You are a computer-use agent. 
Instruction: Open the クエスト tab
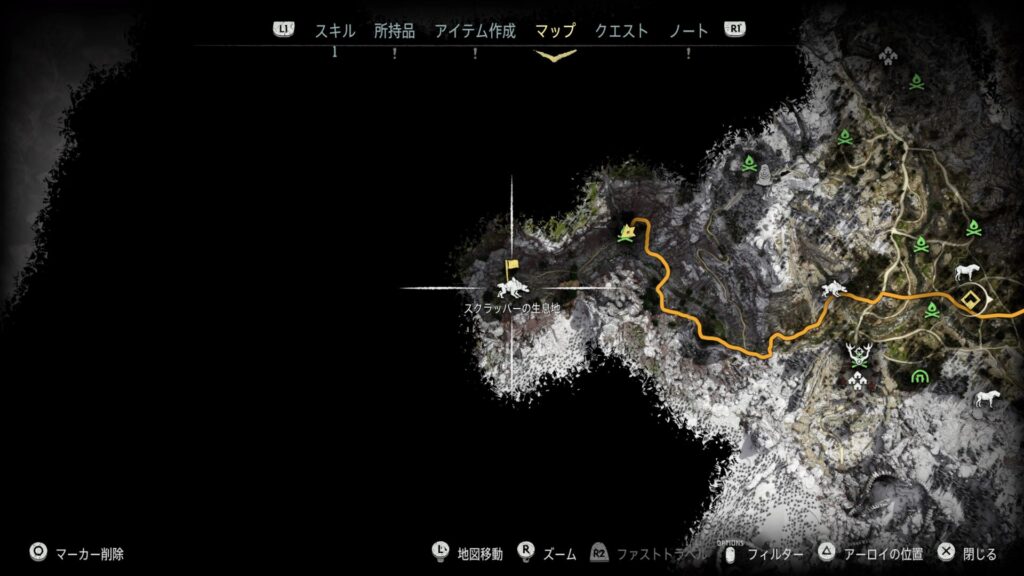click(620, 31)
